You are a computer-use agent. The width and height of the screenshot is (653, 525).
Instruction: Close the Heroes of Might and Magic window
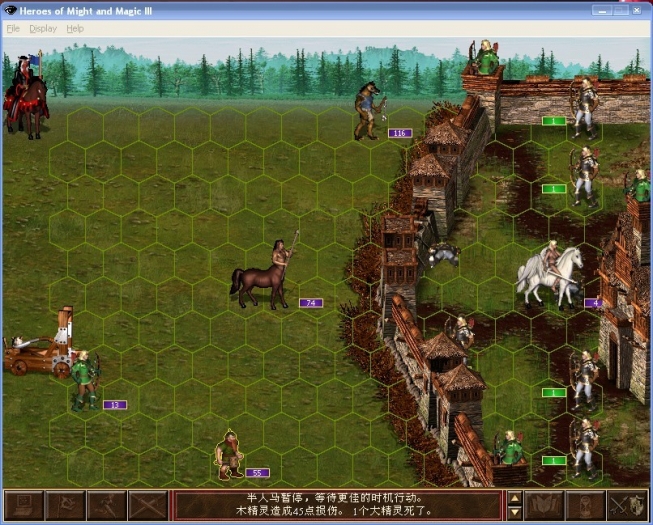637,10
